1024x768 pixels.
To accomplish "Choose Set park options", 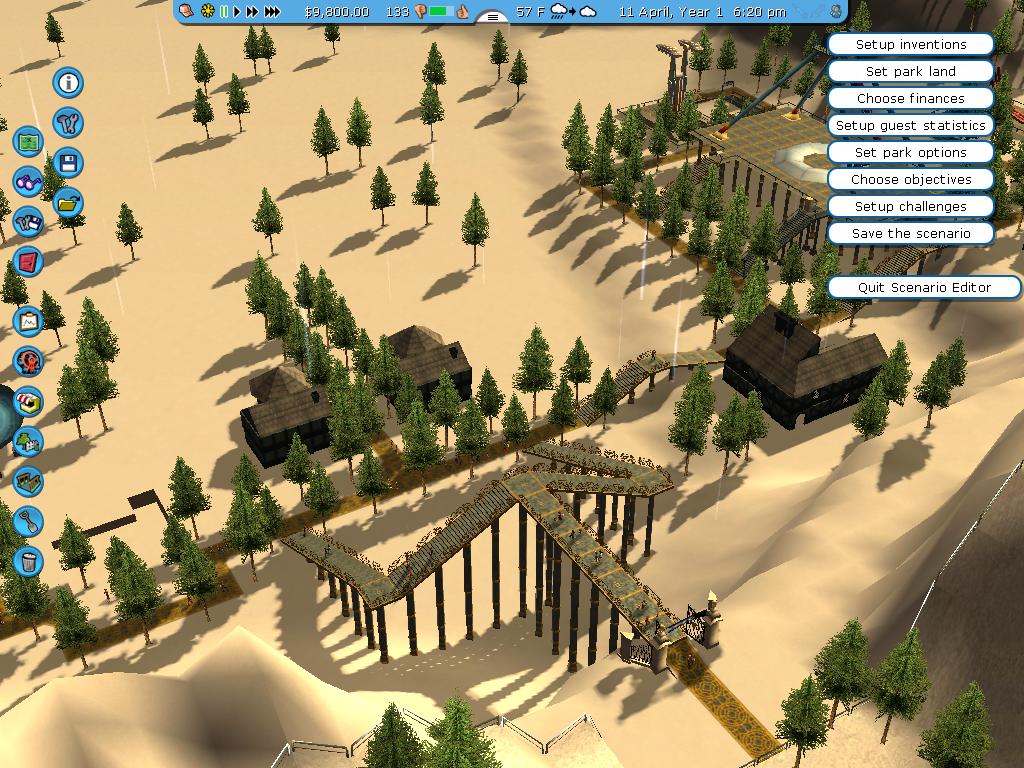I will coord(910,152).
